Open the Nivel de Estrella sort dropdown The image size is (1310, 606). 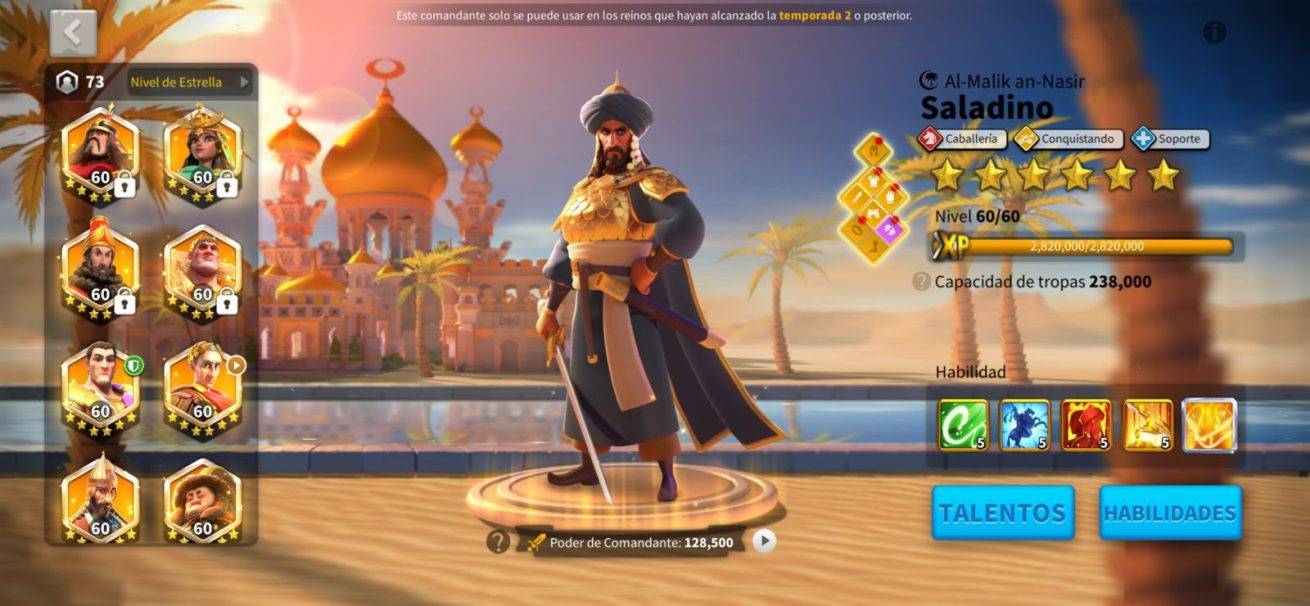tap(190, 82)
